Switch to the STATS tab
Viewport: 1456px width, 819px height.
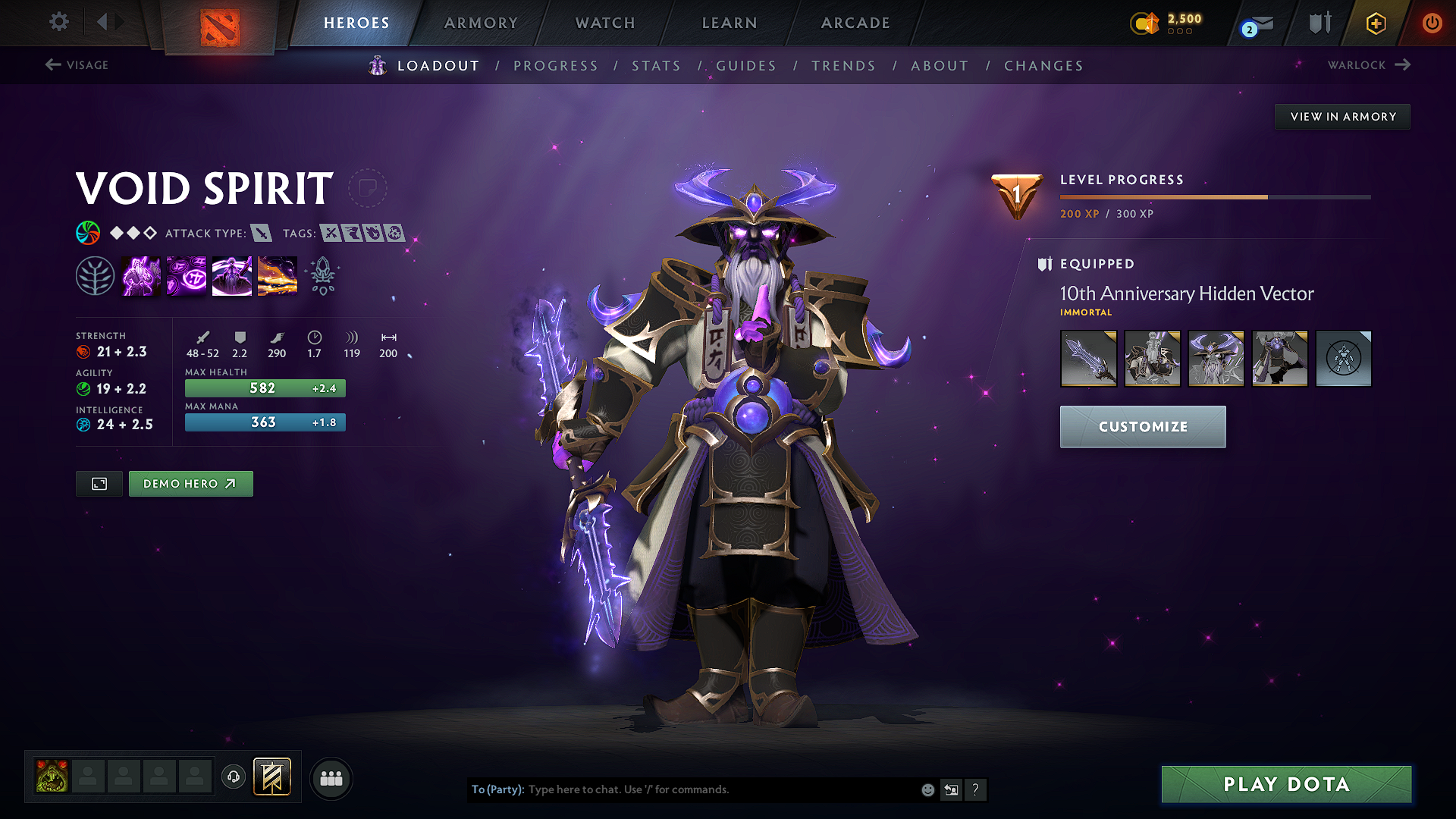click(x=657, y=66)
